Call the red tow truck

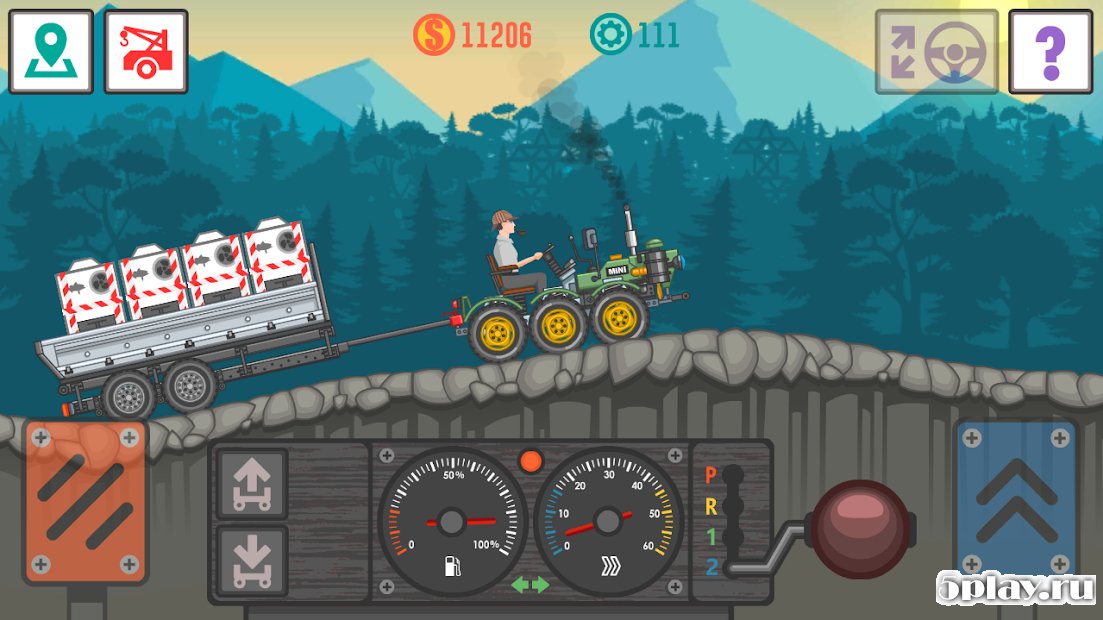tap(146, 52)
